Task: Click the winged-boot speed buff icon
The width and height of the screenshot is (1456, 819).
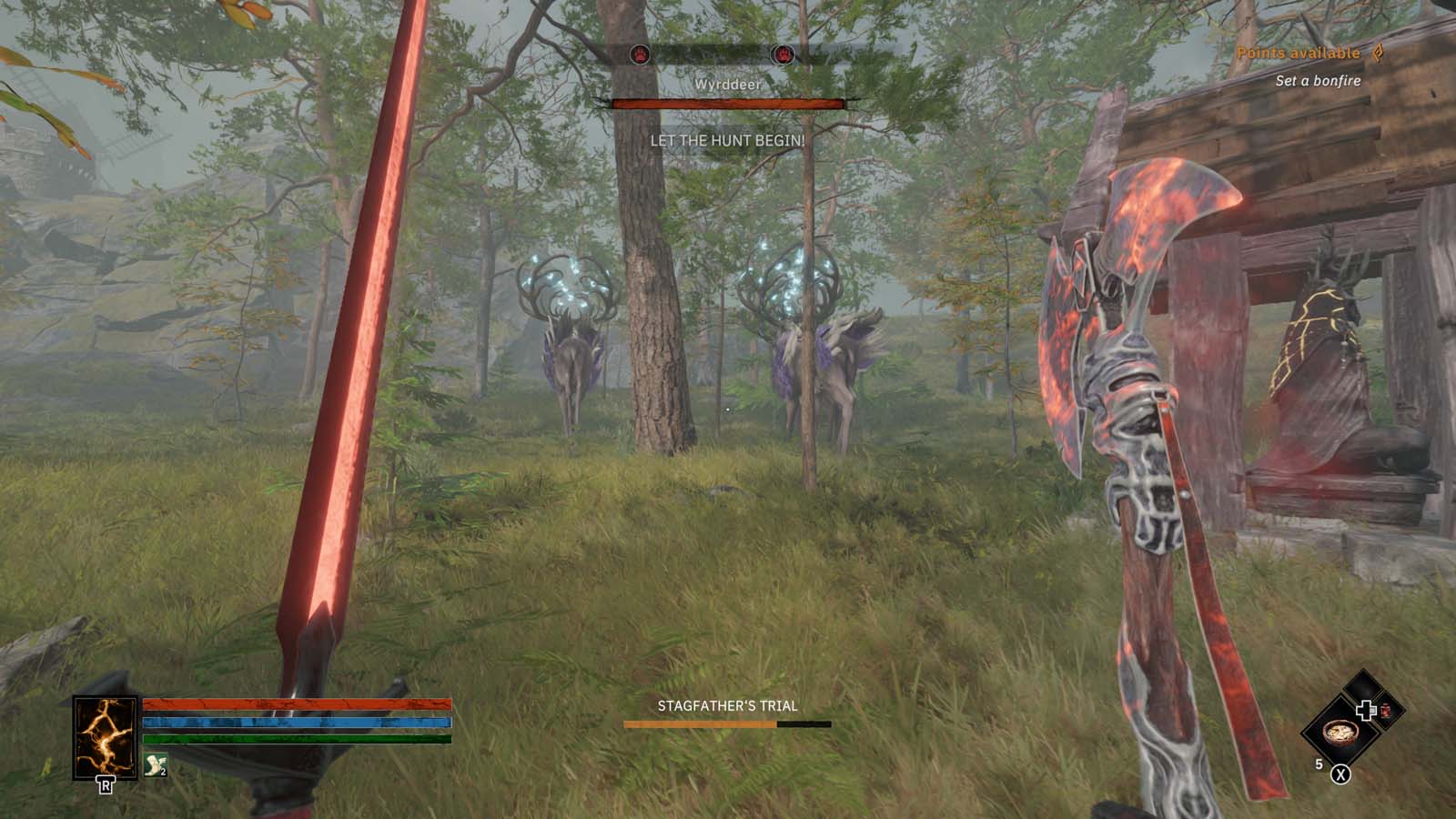Action: 155,763
